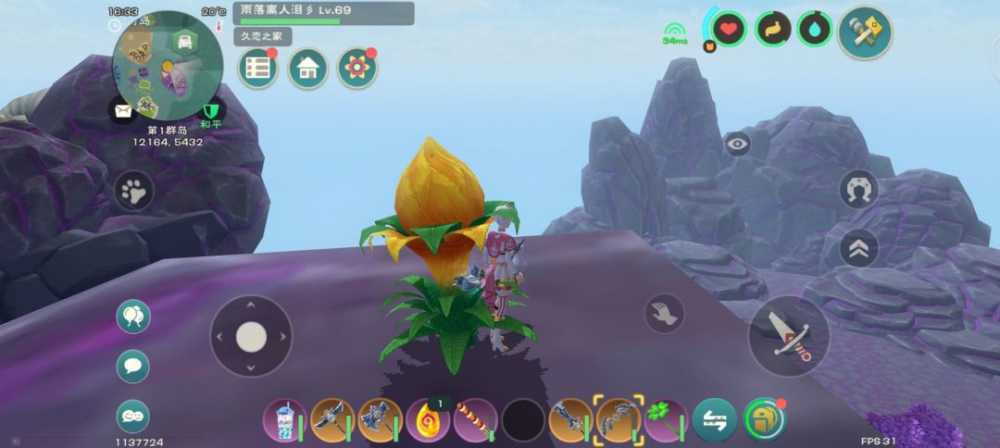
Task: Open the backpack inventory button
Action: (764, 420)
